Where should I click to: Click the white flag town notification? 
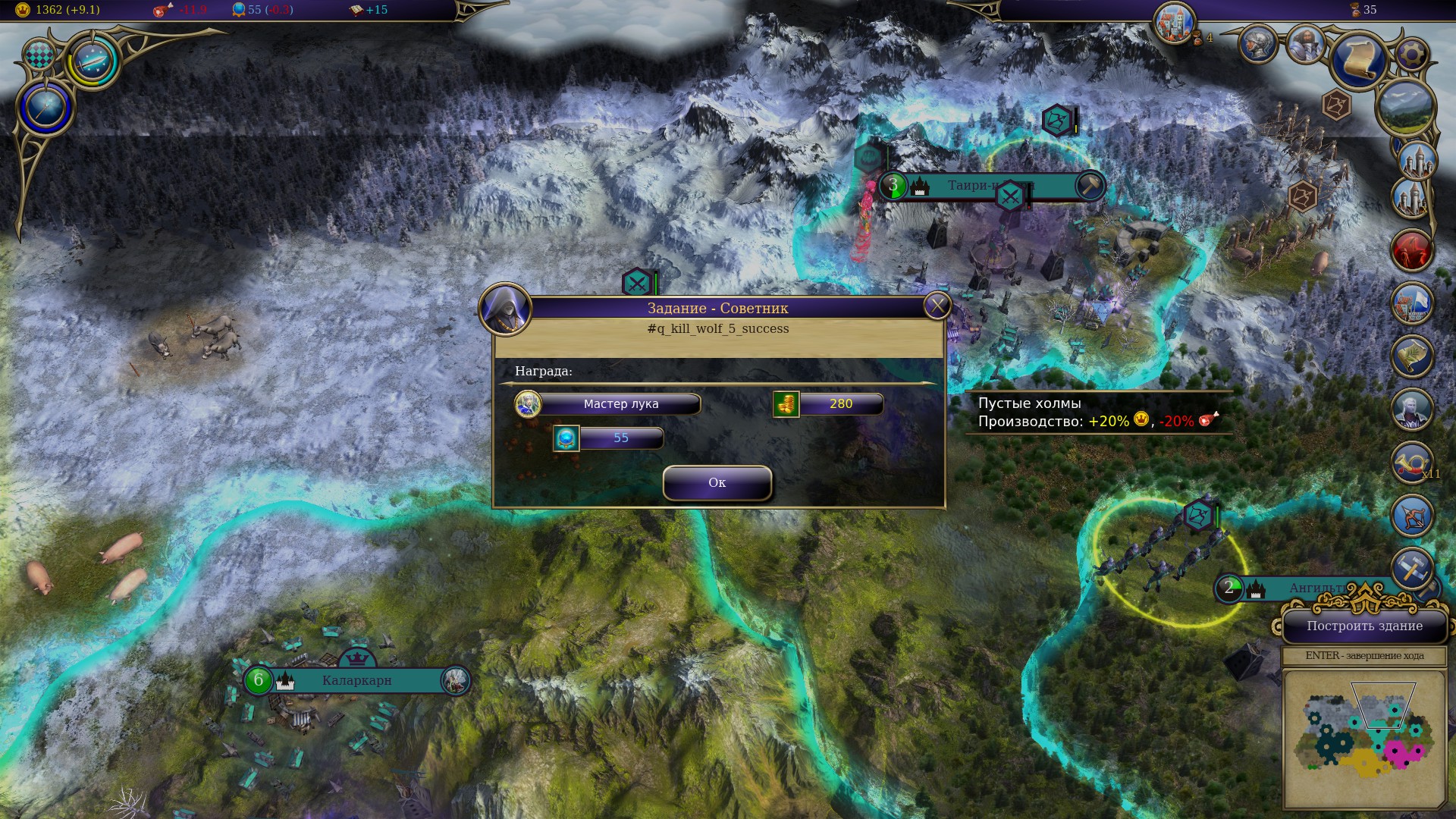[1411, 303]
